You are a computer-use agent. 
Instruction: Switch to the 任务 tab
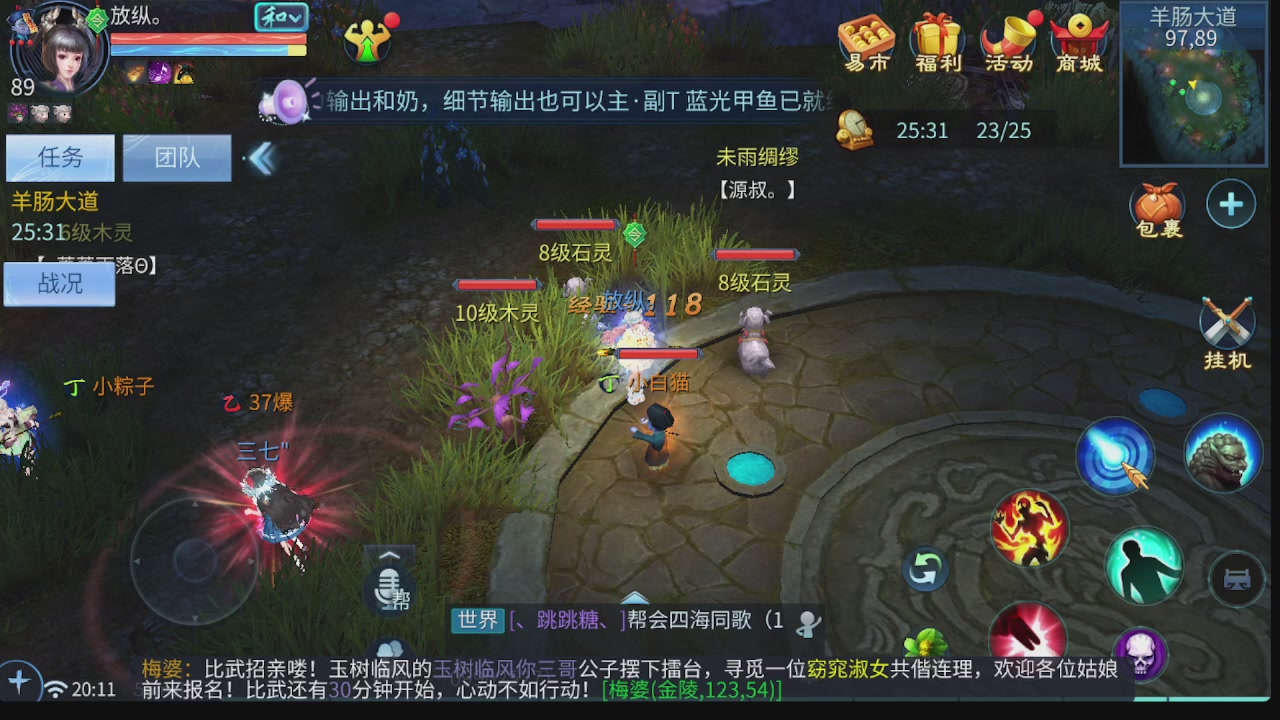(59, 157)
